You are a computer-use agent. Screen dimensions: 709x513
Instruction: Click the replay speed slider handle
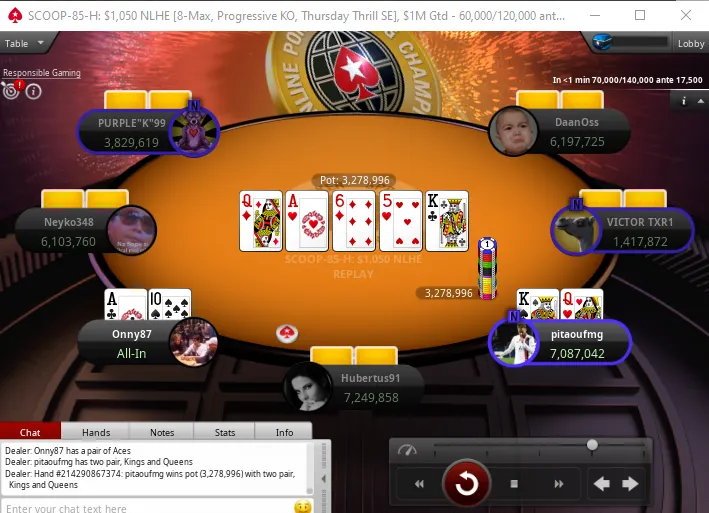coord(592,445)
